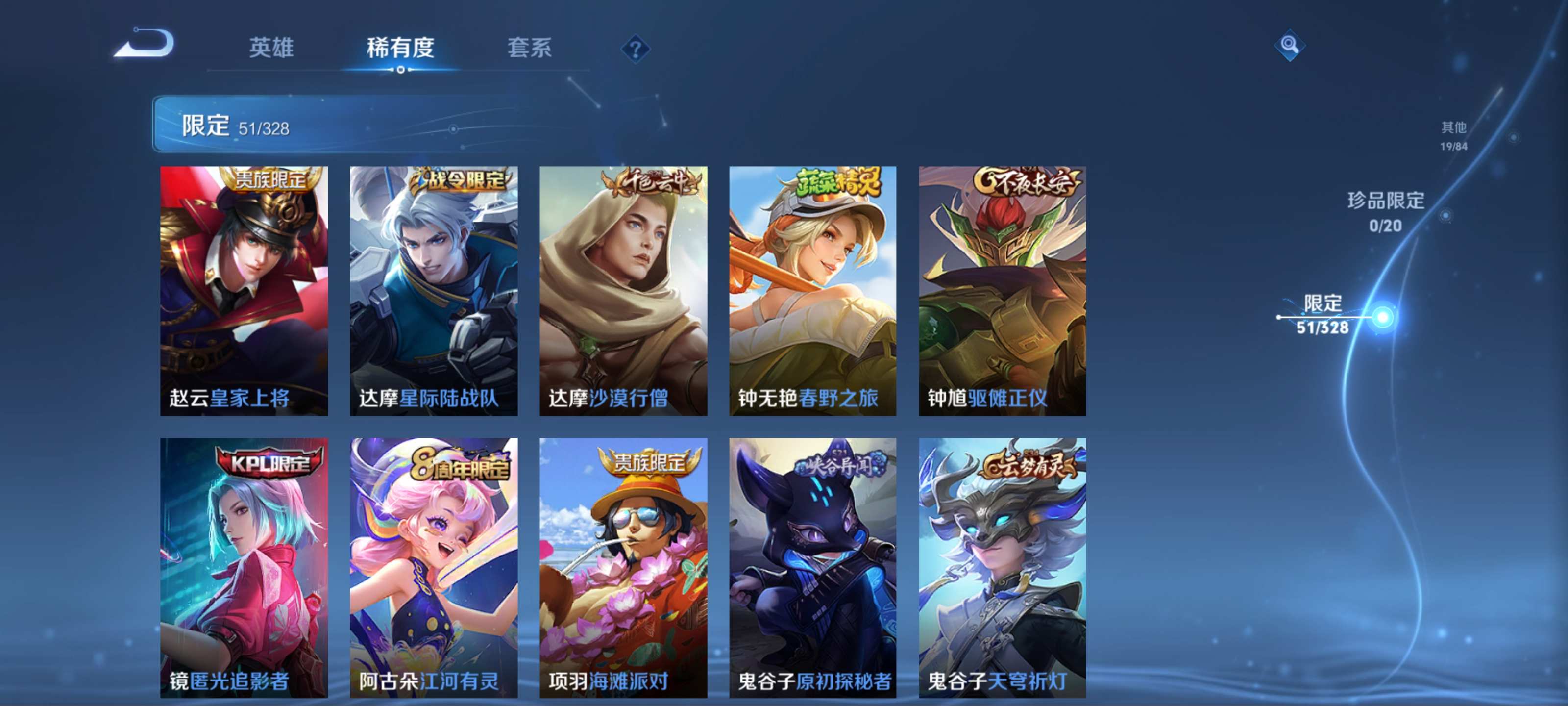Go back with the return arrow
The height and width of the screenshot is (706, 1568).
click(145, 45)
